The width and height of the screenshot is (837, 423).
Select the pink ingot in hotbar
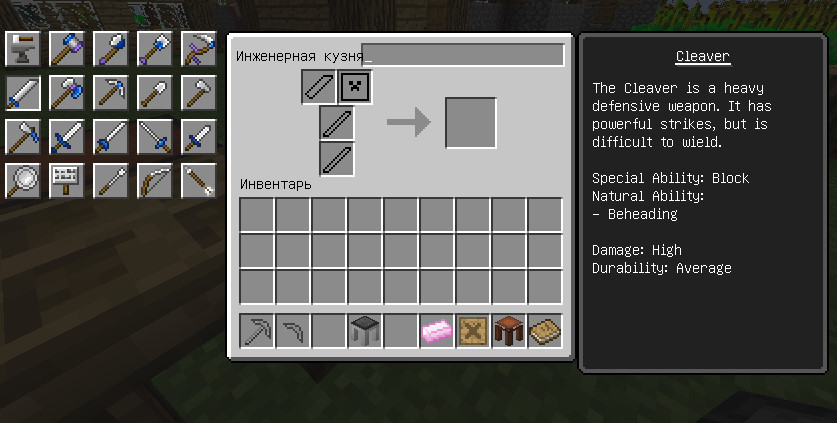(x=437, y=330)
